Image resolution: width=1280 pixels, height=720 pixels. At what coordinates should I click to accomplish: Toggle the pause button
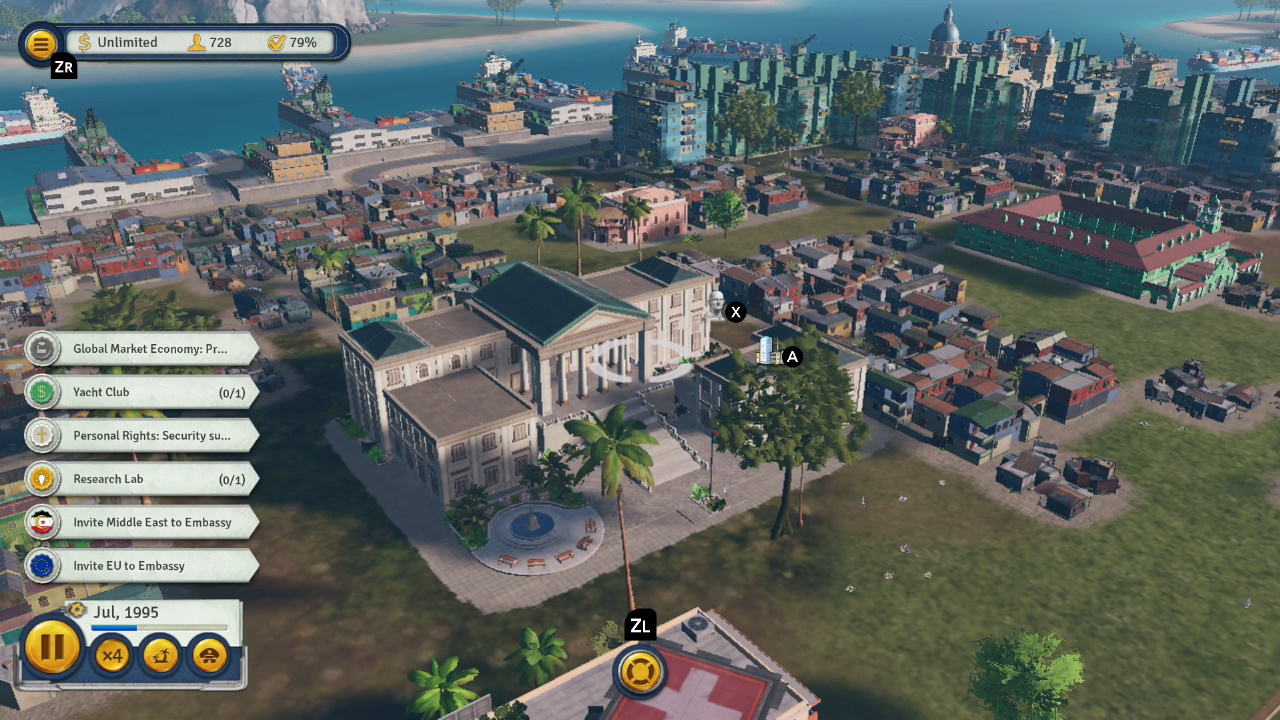[53, 647]
